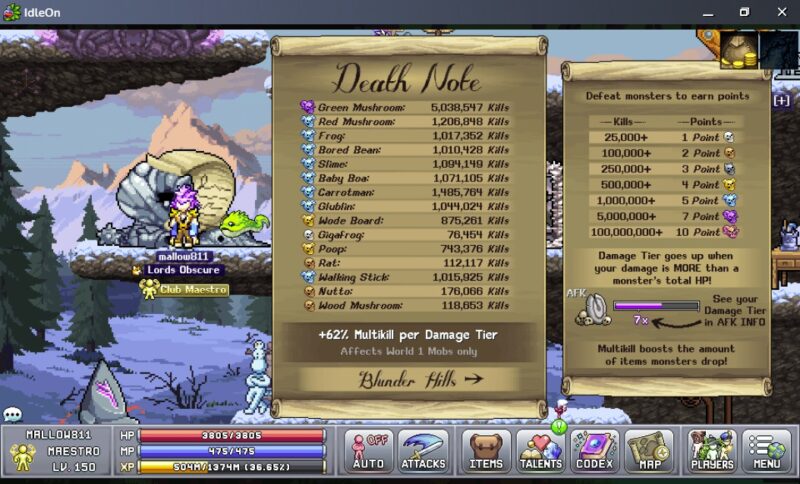This screenshot has width=800, height=484.
Task: Click the money bag coins icon
Action: [739, 50]
